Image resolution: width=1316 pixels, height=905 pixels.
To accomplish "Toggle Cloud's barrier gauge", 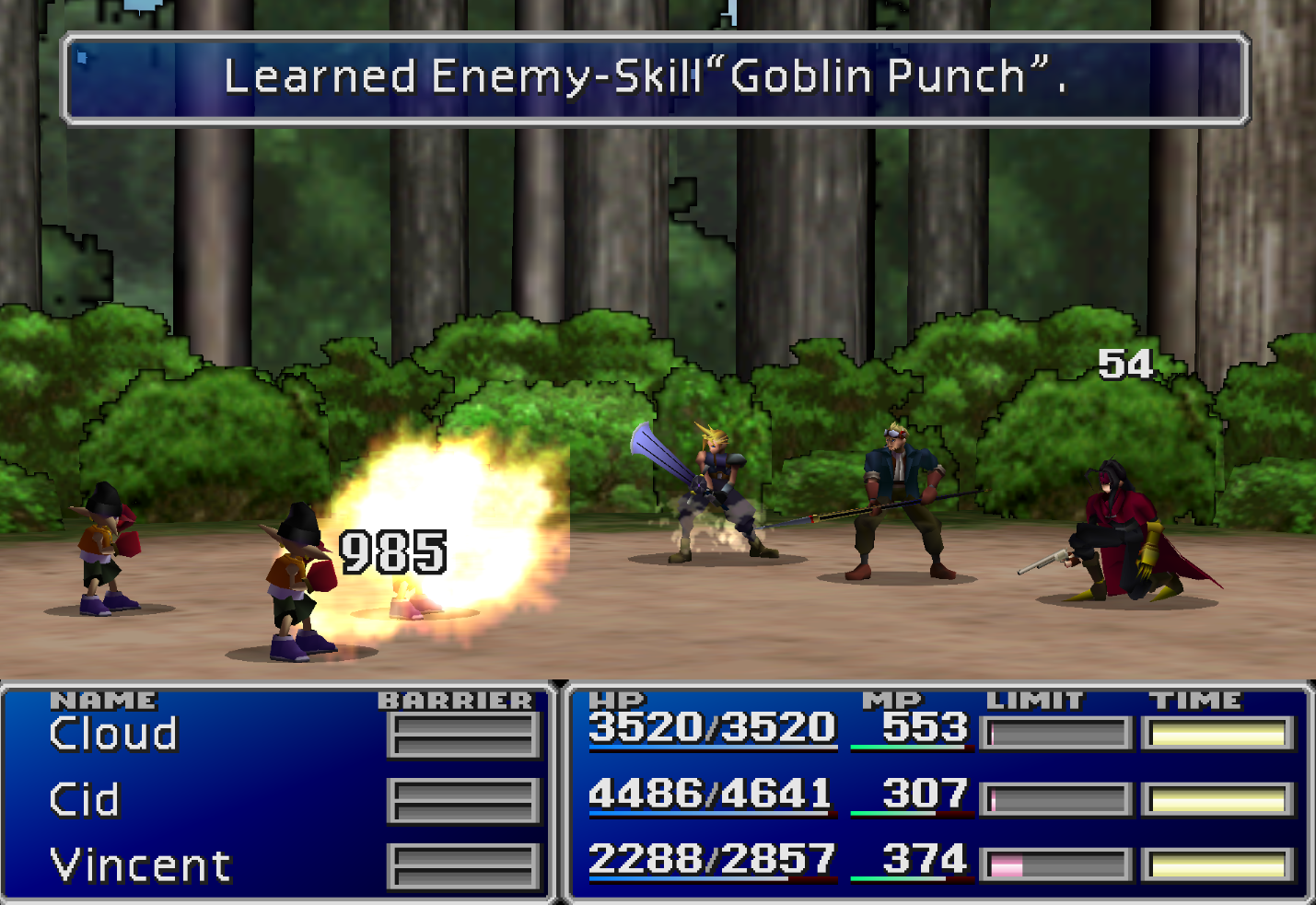I will click(x=463, y=734).
